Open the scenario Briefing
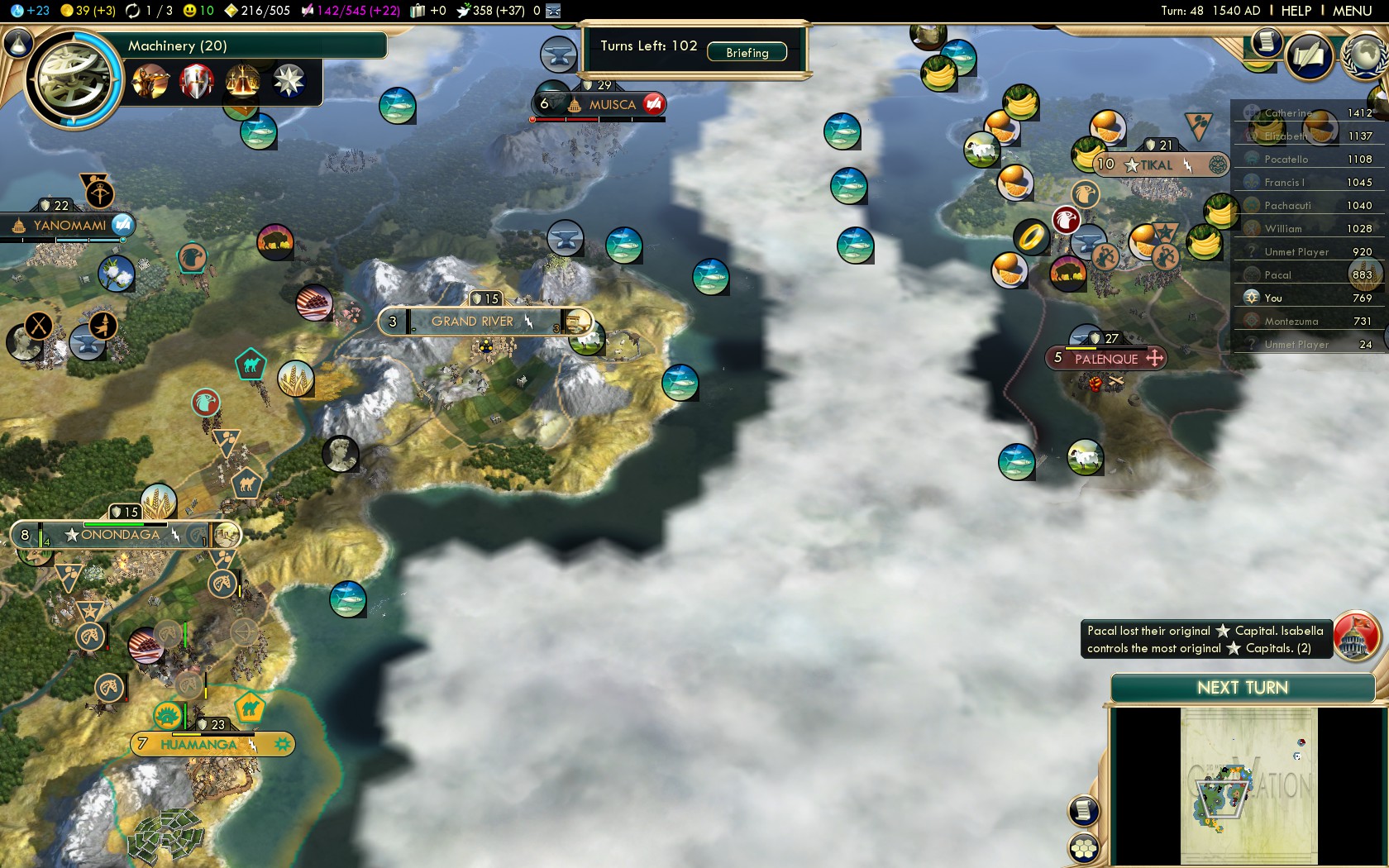Viewport: 1389px width, 868px height. [x=747, y=52]
